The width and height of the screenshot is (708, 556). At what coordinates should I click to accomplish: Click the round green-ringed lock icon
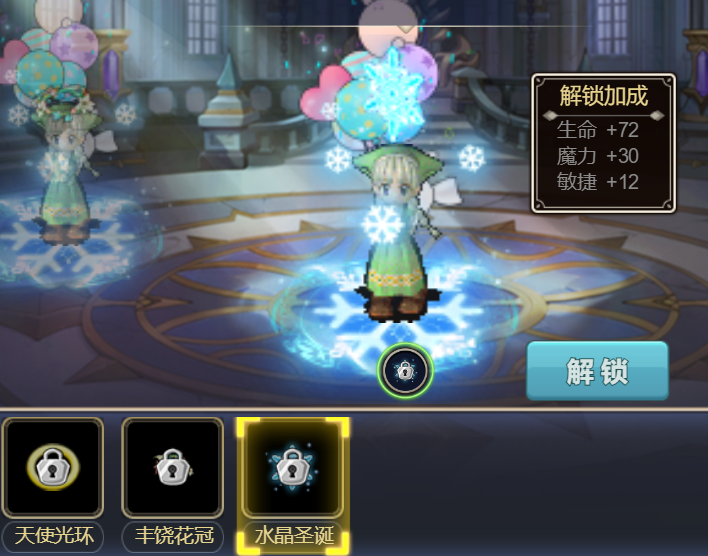404,371
